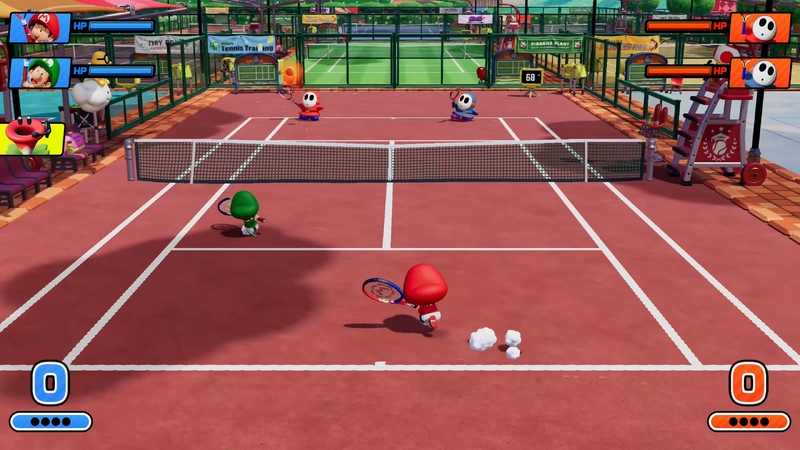Select the Baby Mario player portrait
The height and width of the screenshot is (450, 800).
[x=39, y=27]
